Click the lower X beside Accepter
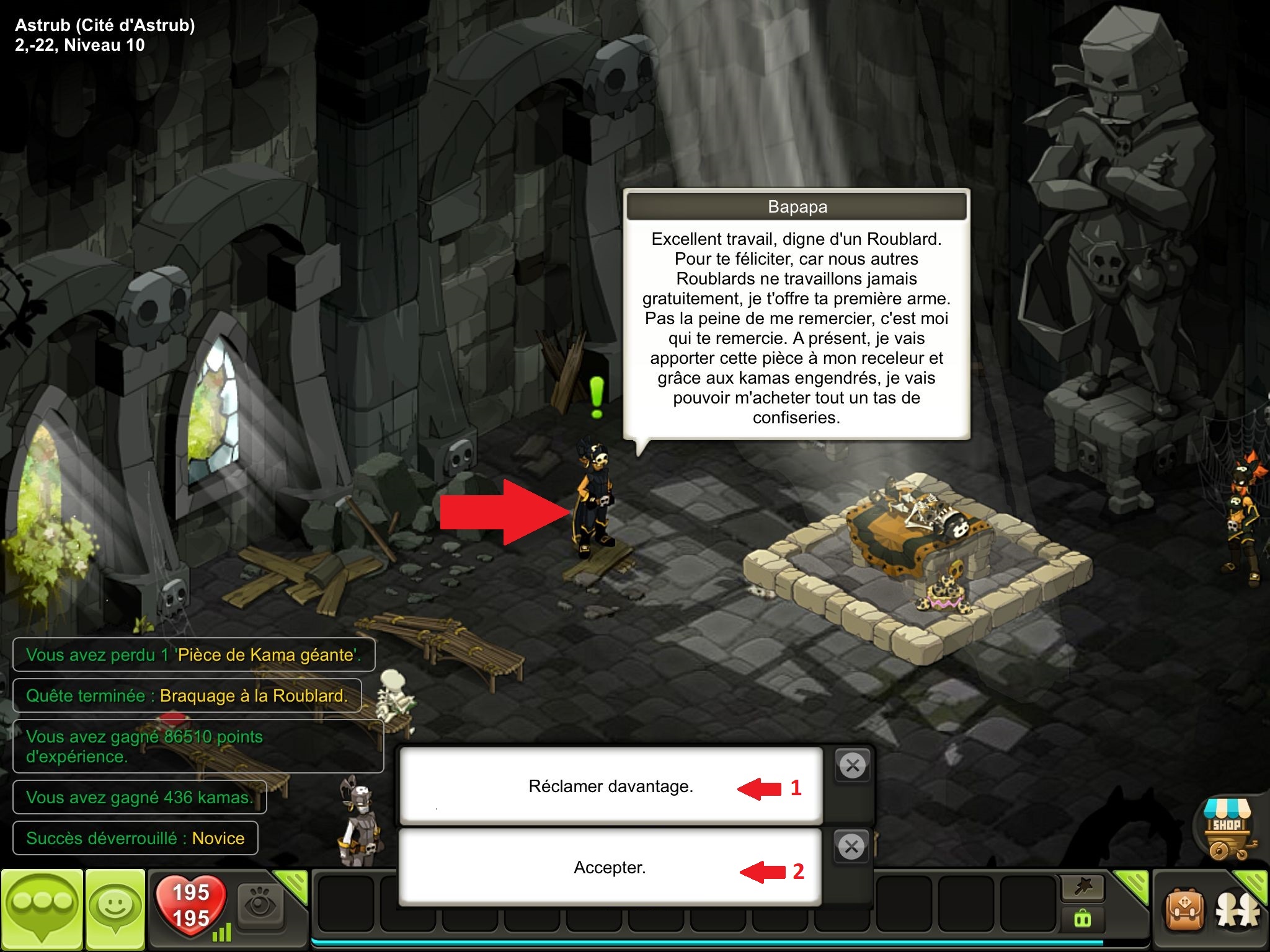This screenshot has height=952, width=1270. [851, 846]
